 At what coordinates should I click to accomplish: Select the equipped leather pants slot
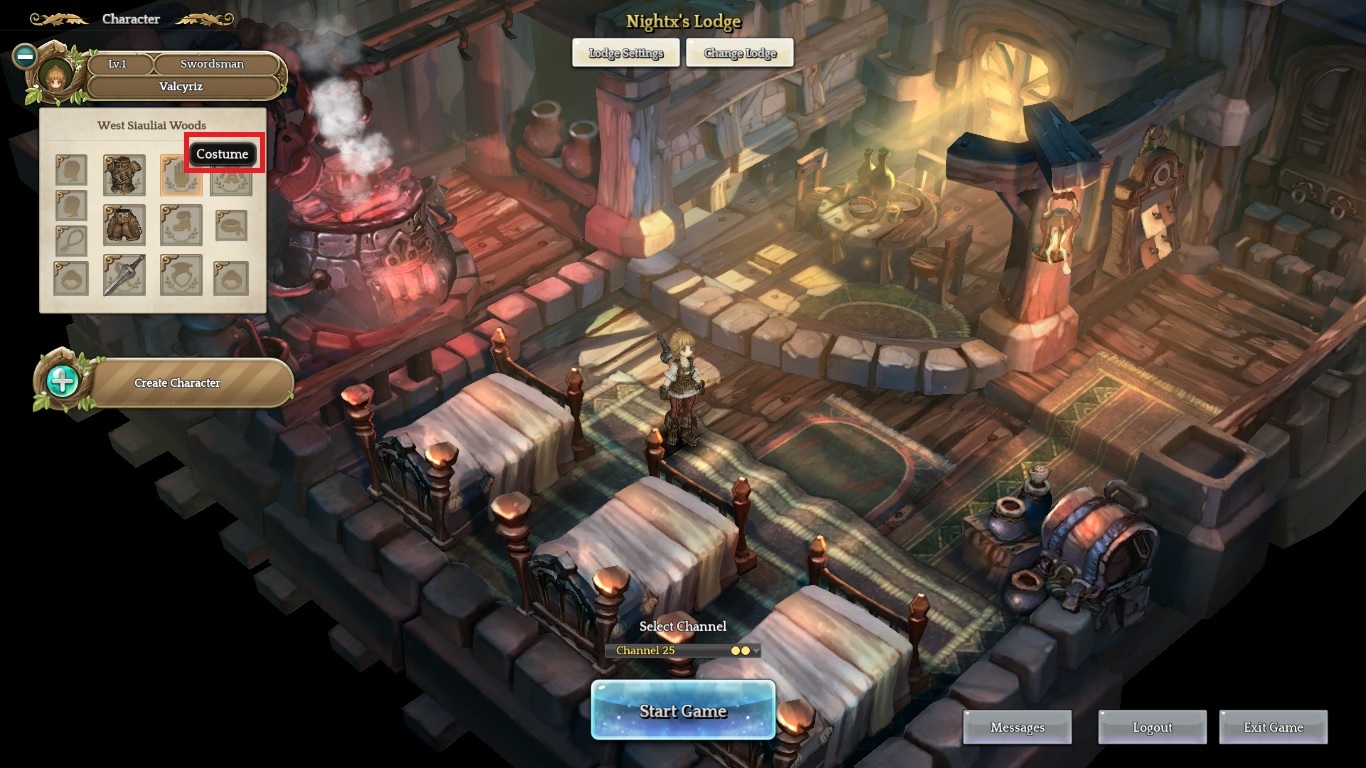coord(124,225)
